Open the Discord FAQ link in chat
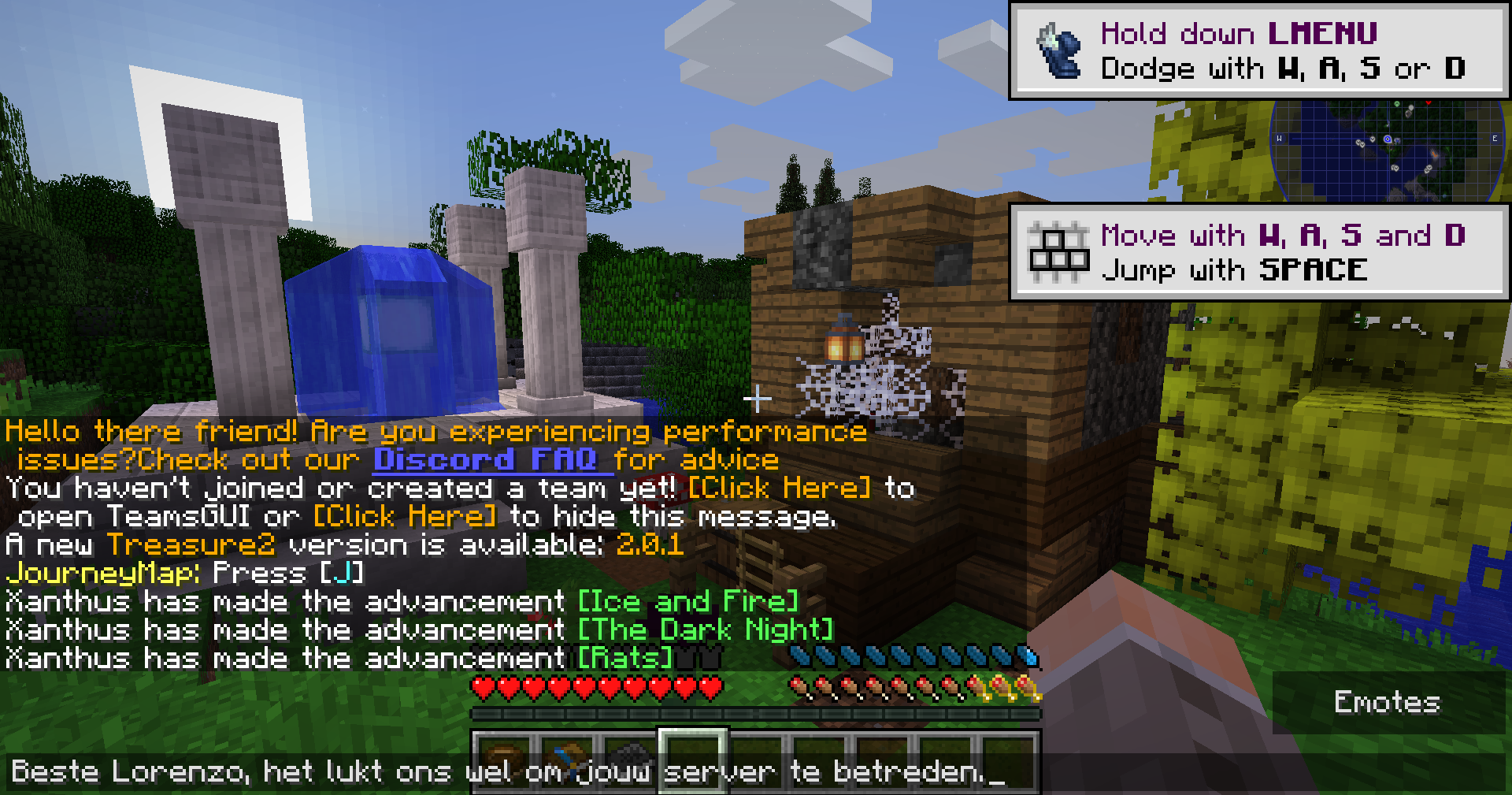The image size is (1512, 795). (492, 459)
